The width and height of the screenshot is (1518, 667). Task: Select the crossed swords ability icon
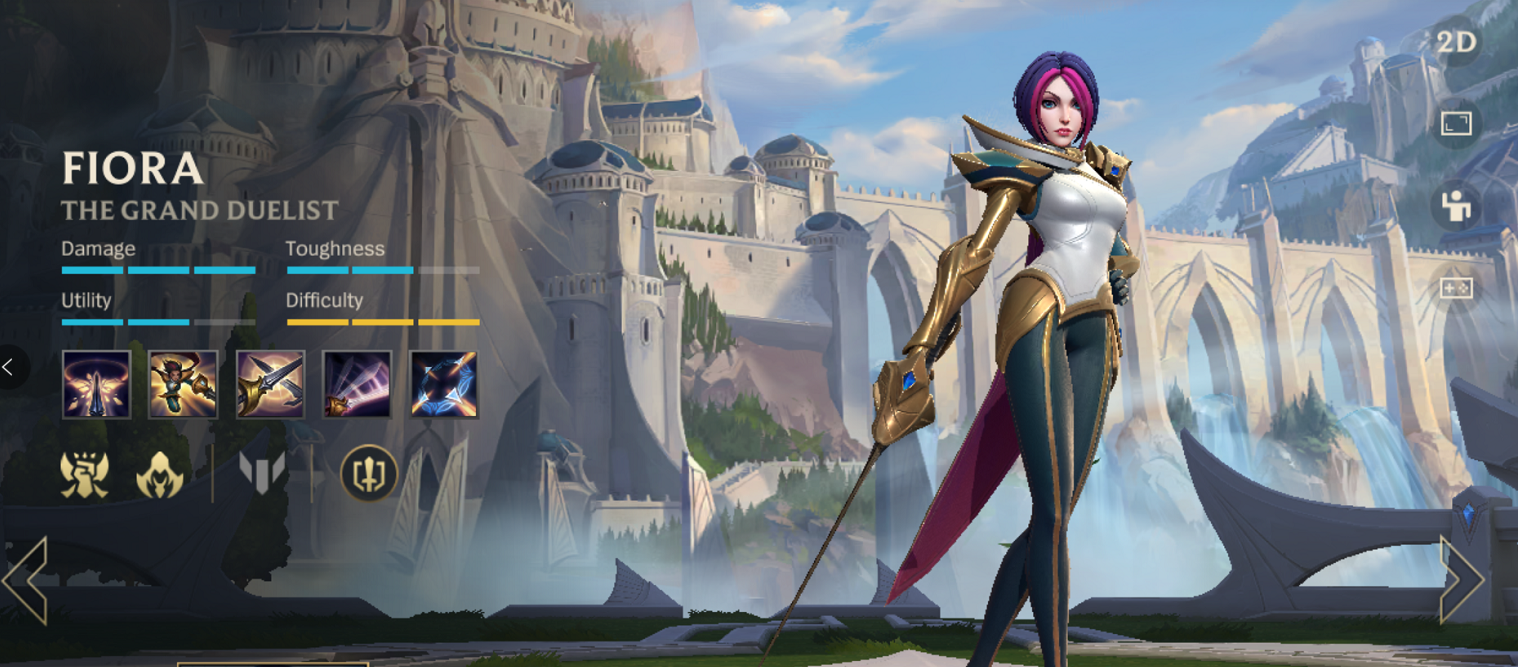coord(270,384)
